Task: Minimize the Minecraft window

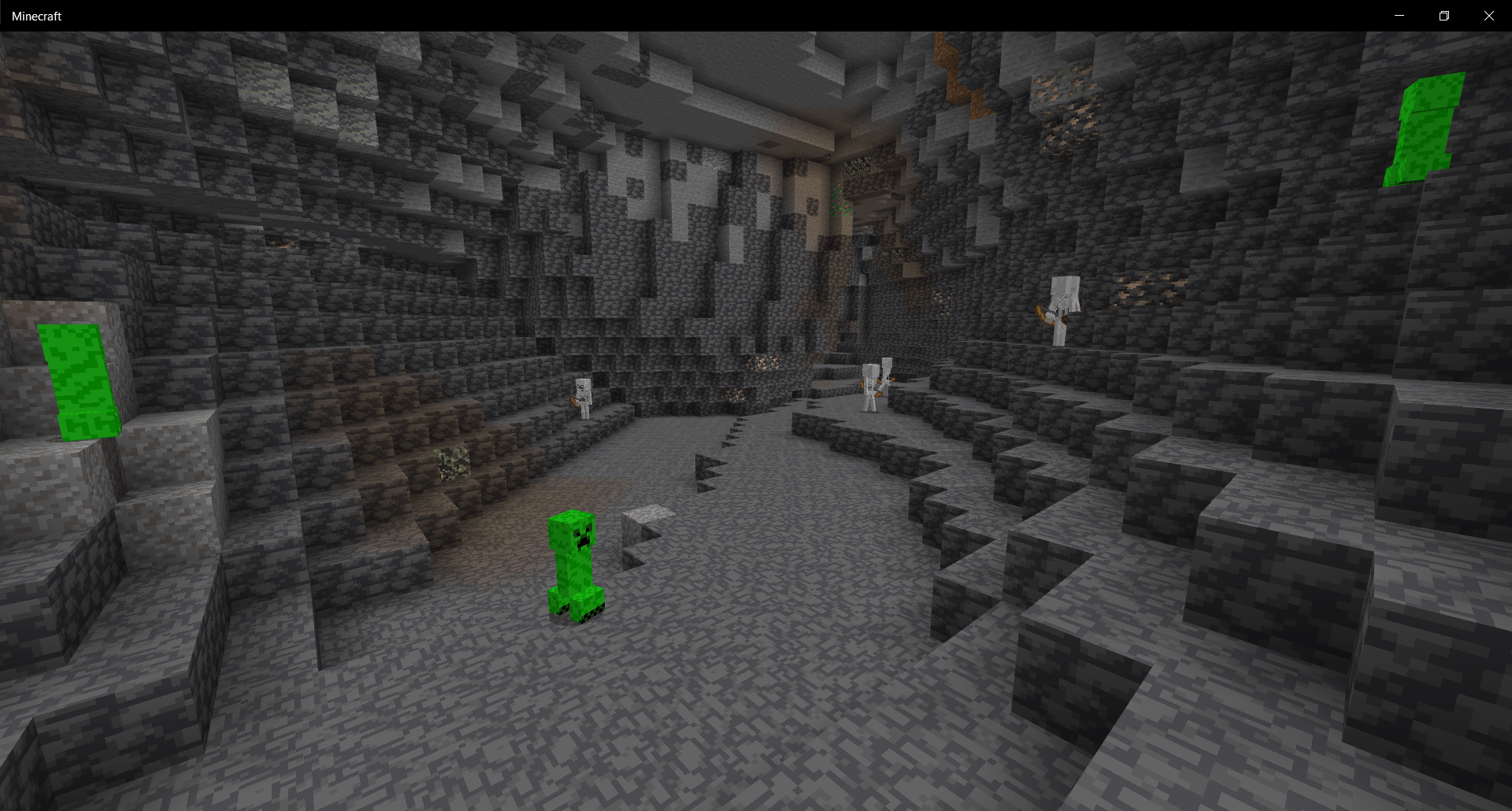Action: [x=1399, y=15]
